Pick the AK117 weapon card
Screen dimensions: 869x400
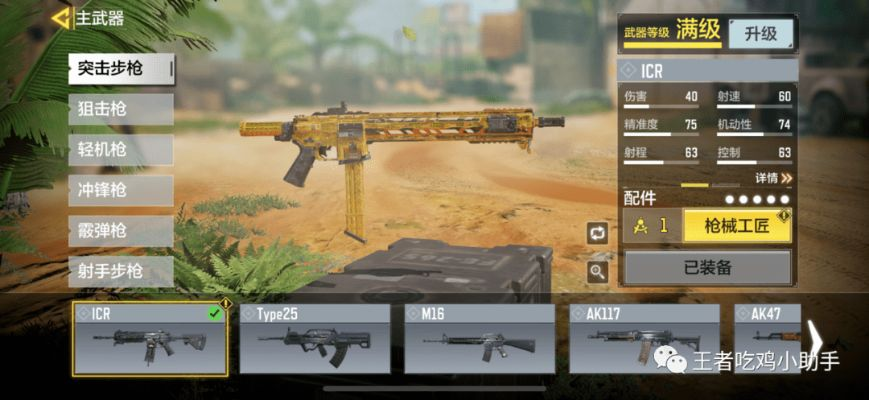[644, 339]
